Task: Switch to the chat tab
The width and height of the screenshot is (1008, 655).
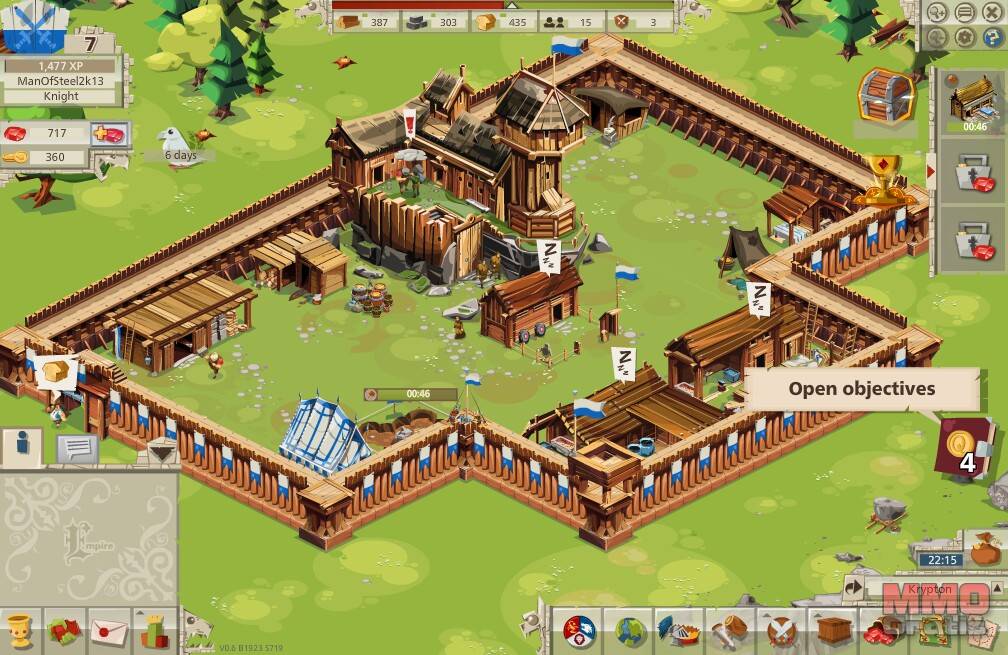Action: [77, 448]
